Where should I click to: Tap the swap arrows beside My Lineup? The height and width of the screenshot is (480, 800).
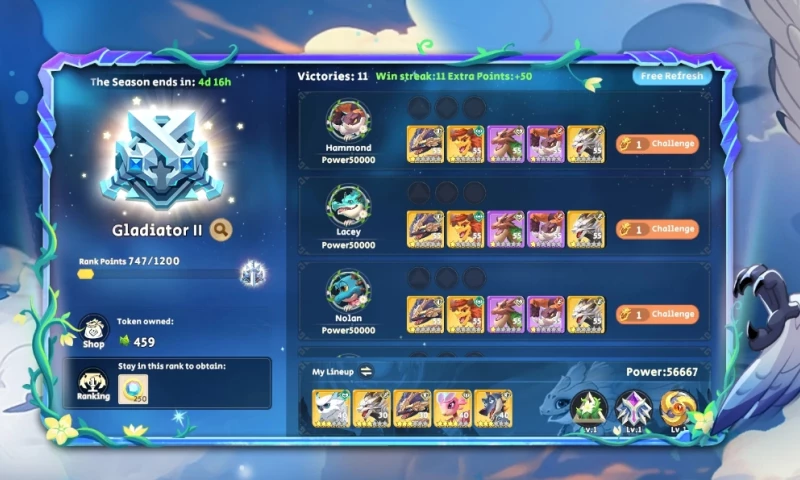pyautogui.click(x=366, y=371)
